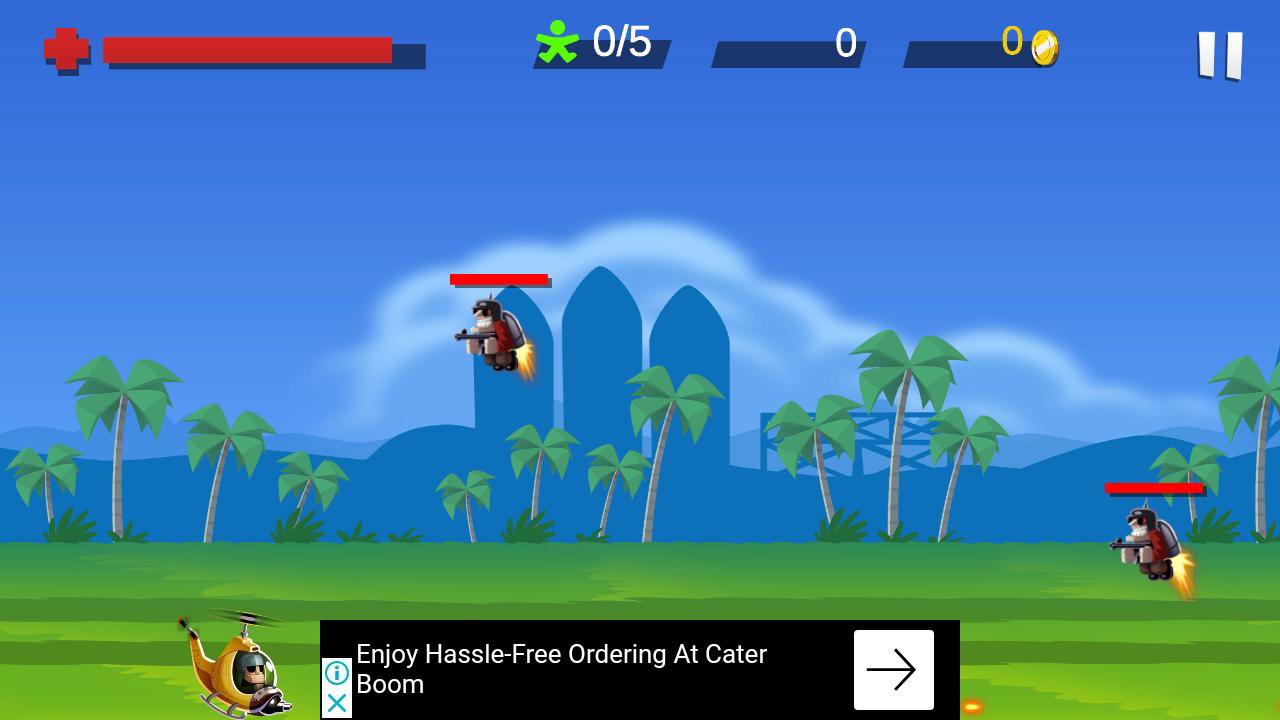Select the 0/5 rescue counter

tap(620, 43)
